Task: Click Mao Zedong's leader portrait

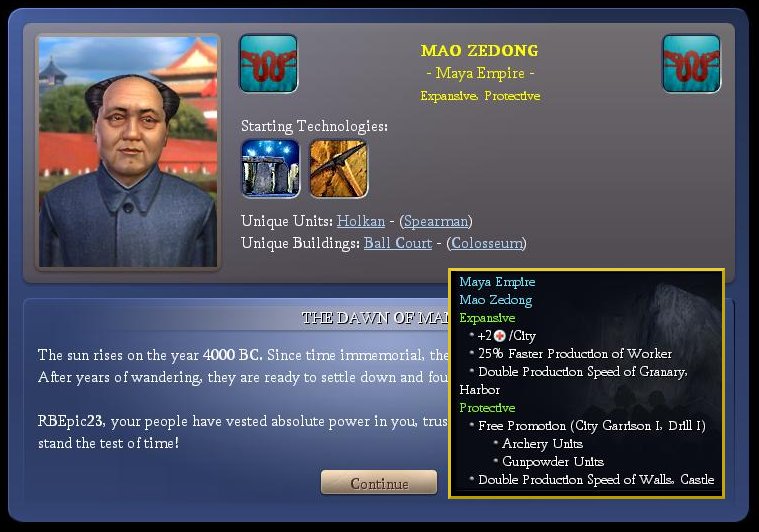Action: 127,152
